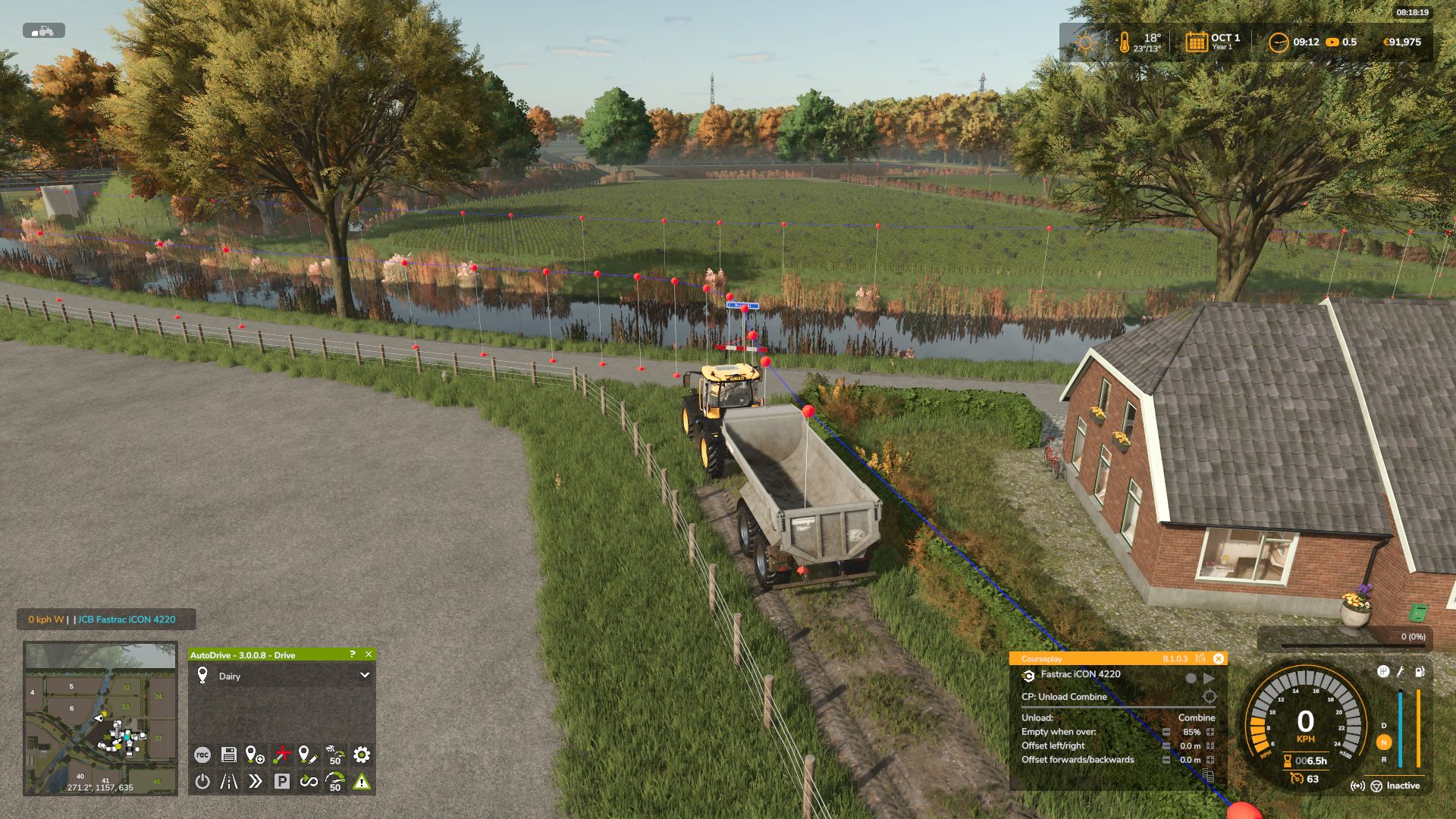Toggle the AutoDrive power on/off icon
This screenshot has height=819, width=1456.
[202, 780]
